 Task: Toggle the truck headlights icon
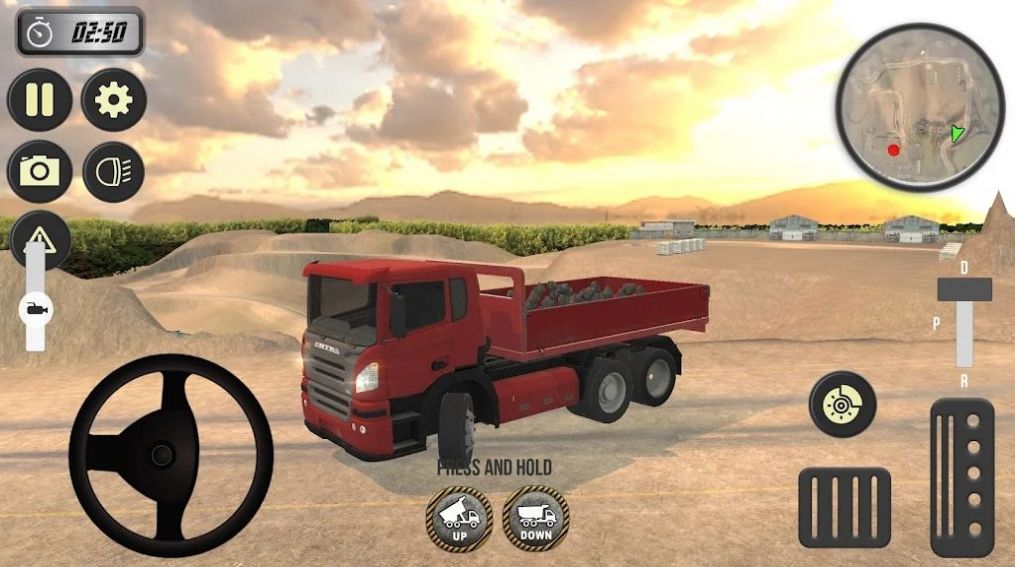pos(114,171)
